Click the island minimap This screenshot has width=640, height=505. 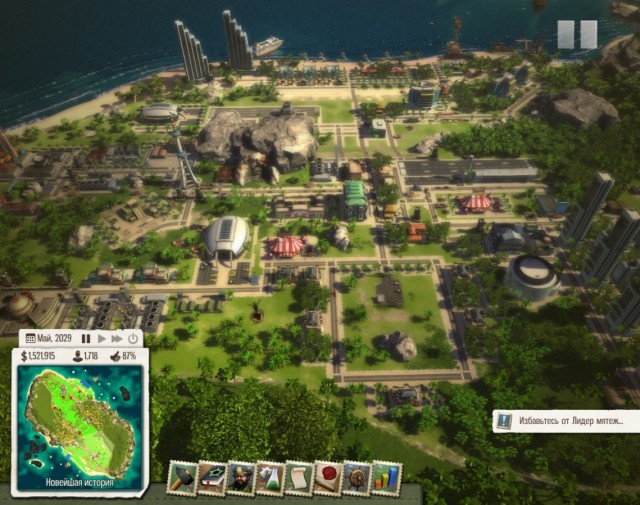coord(80,422)
